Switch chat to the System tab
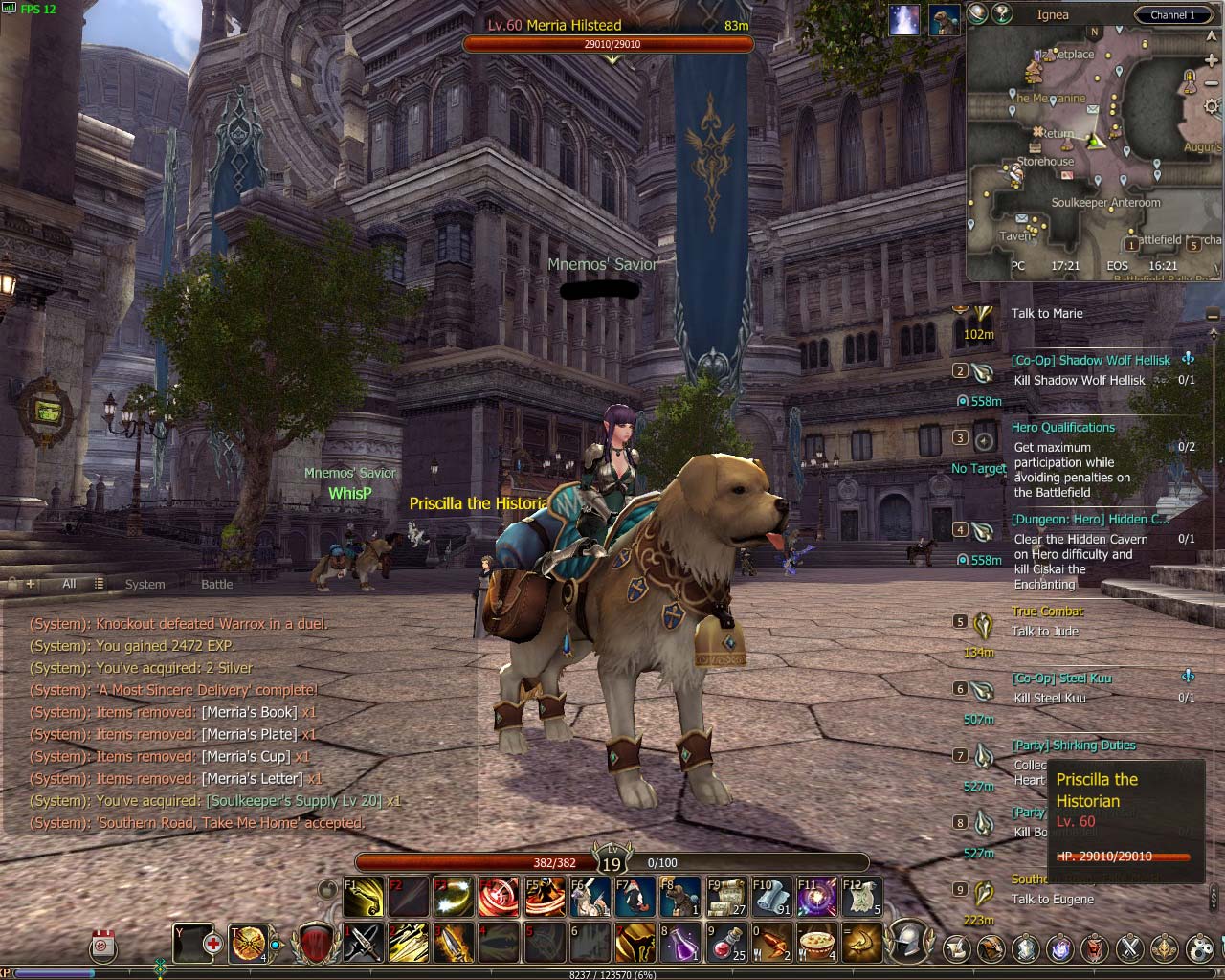 pos(145,584)
